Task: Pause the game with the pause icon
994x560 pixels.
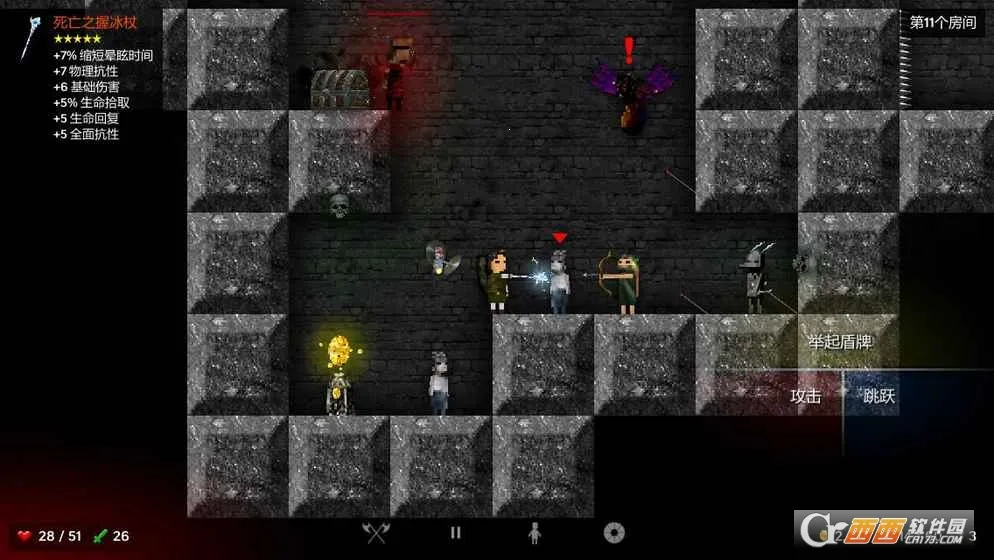Action: (x=455, y=534)
